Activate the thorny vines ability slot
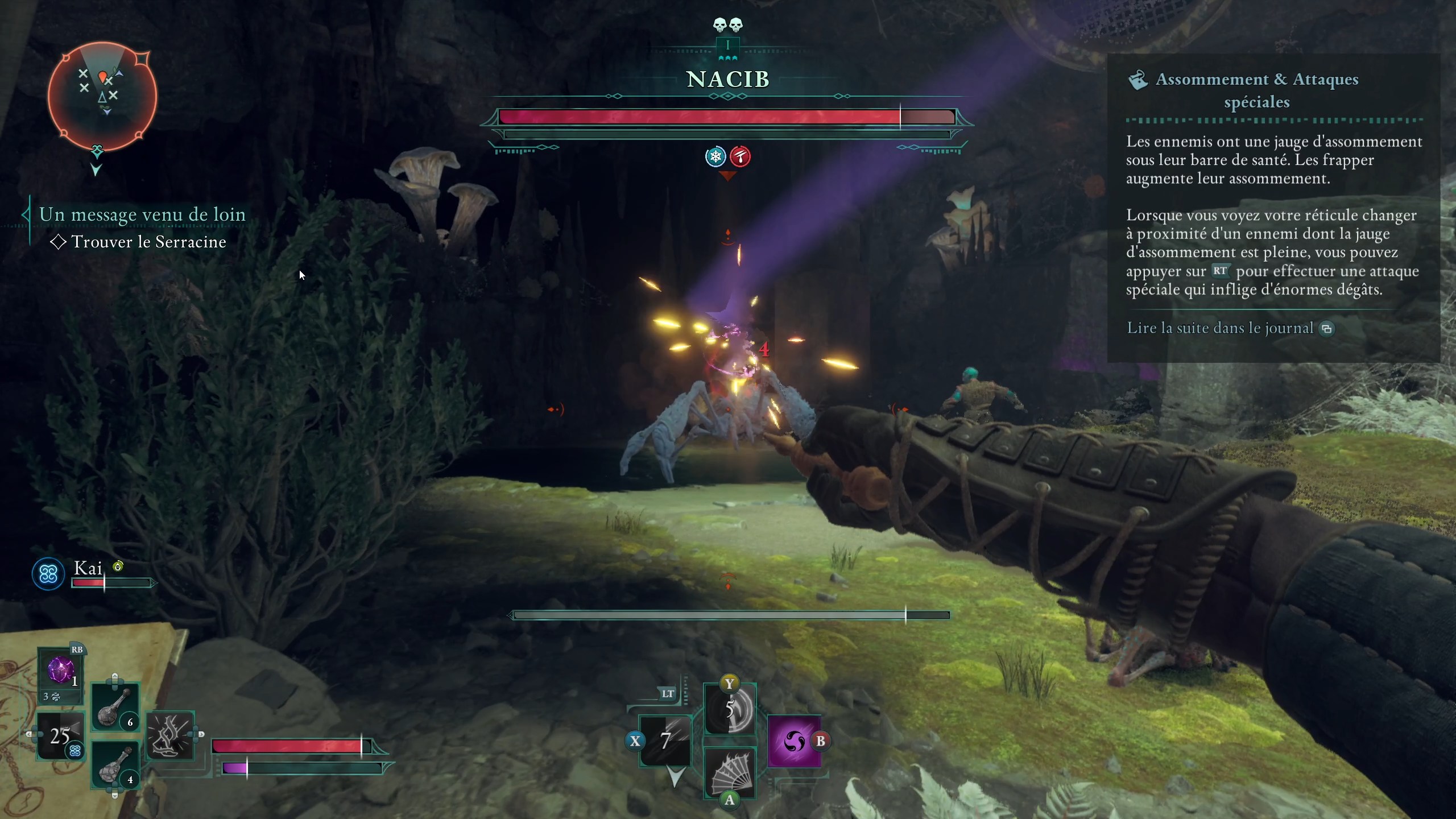This screenshot has height=819, width=1456. coord(170,735)
